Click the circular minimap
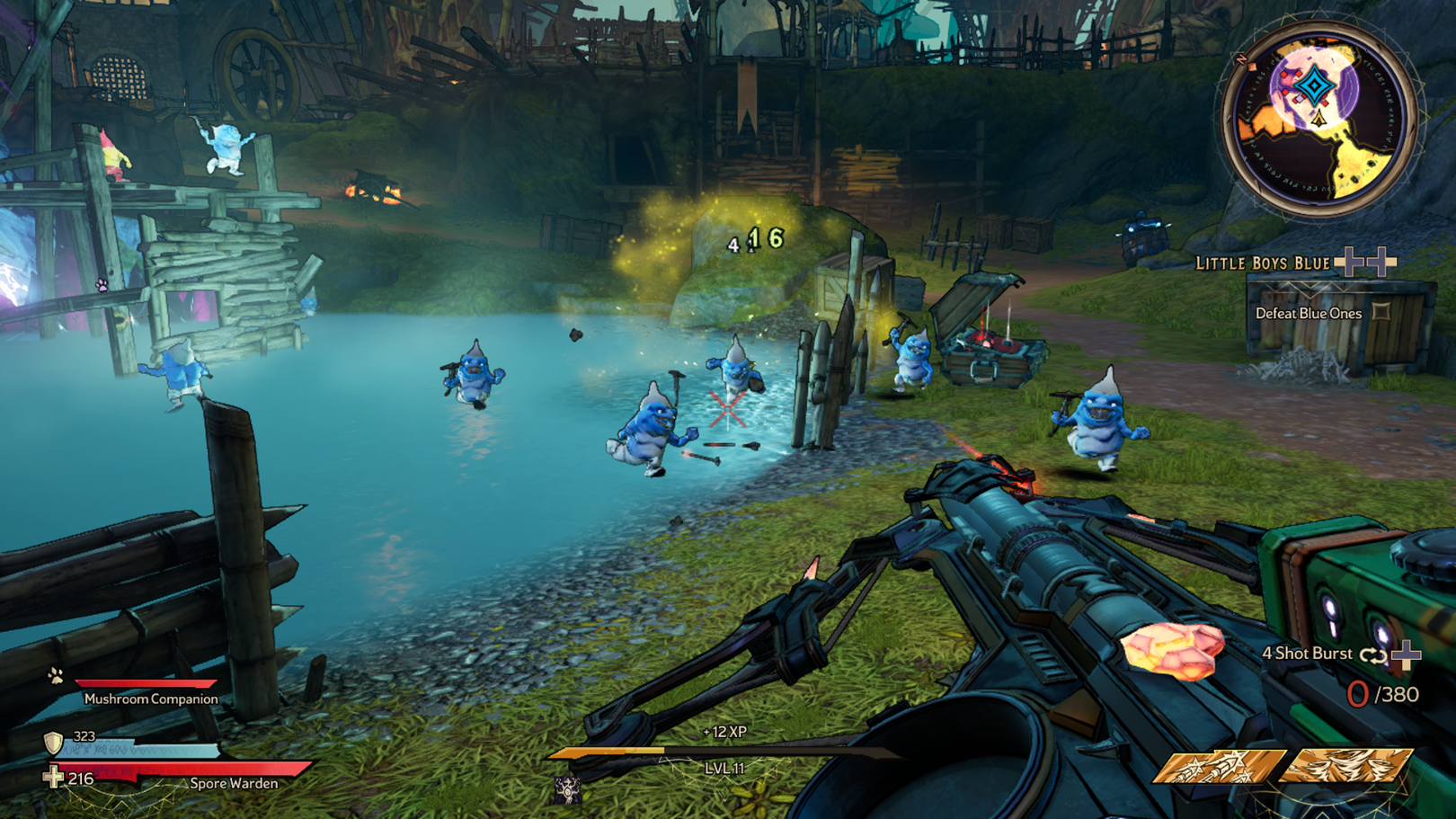 [1318, 119]
